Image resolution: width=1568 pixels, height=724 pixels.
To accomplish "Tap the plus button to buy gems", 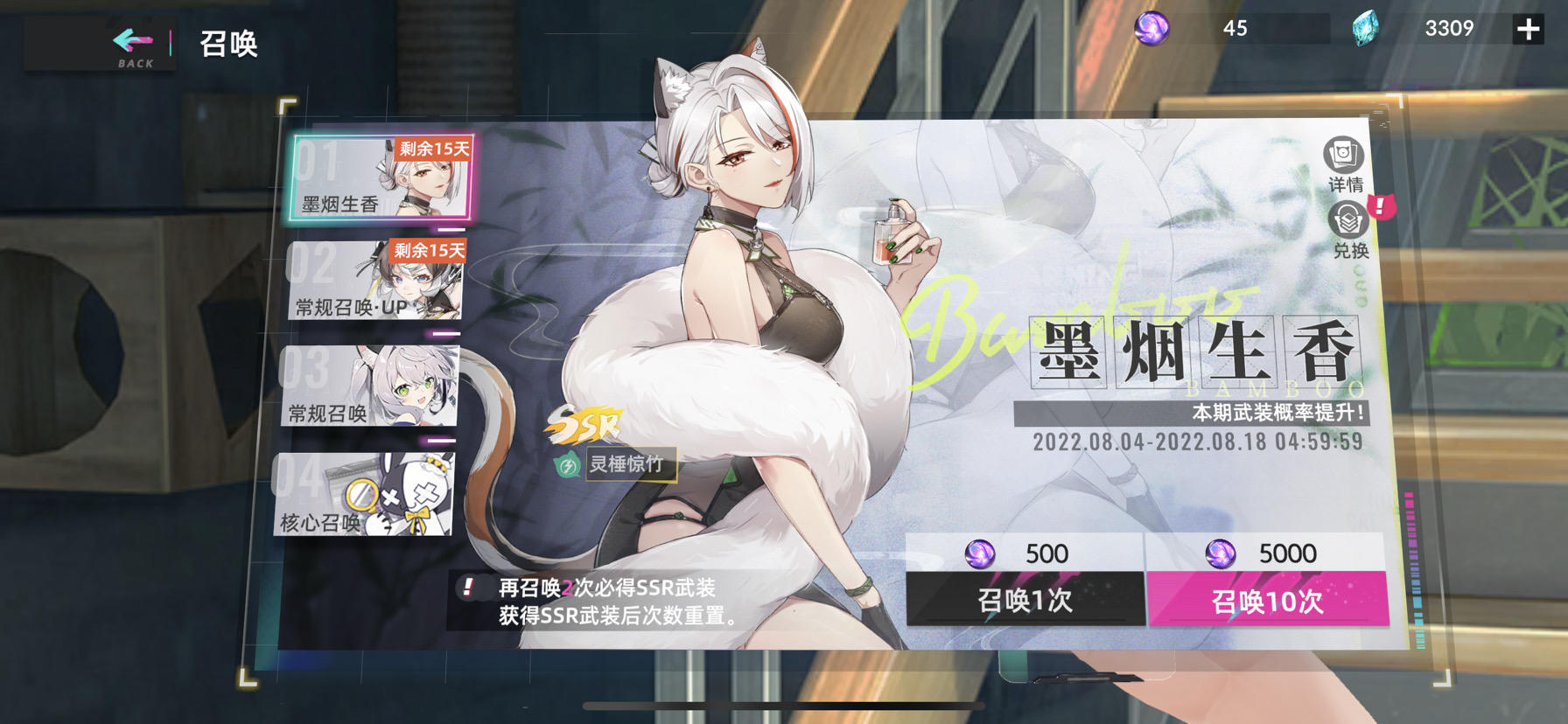I will point(1528,28).
